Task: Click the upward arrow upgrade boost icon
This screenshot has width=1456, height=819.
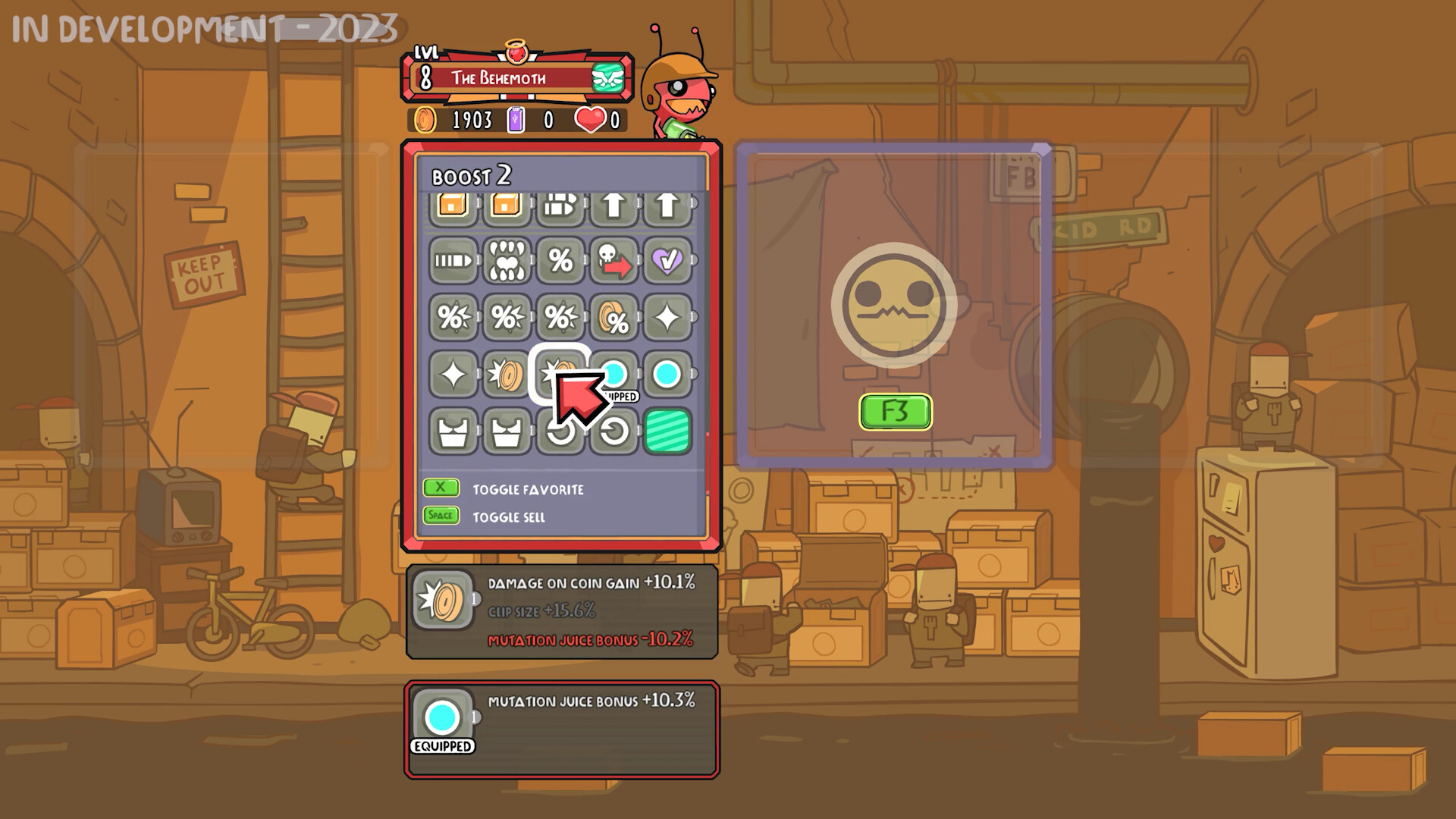Action: coord(615,205)
